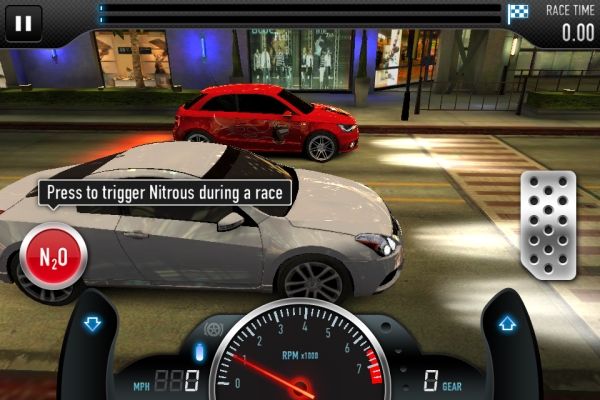This screenshot has height=400, width=600.
Task: Tap the metal accelerator pedal
Action: [548, 225]
